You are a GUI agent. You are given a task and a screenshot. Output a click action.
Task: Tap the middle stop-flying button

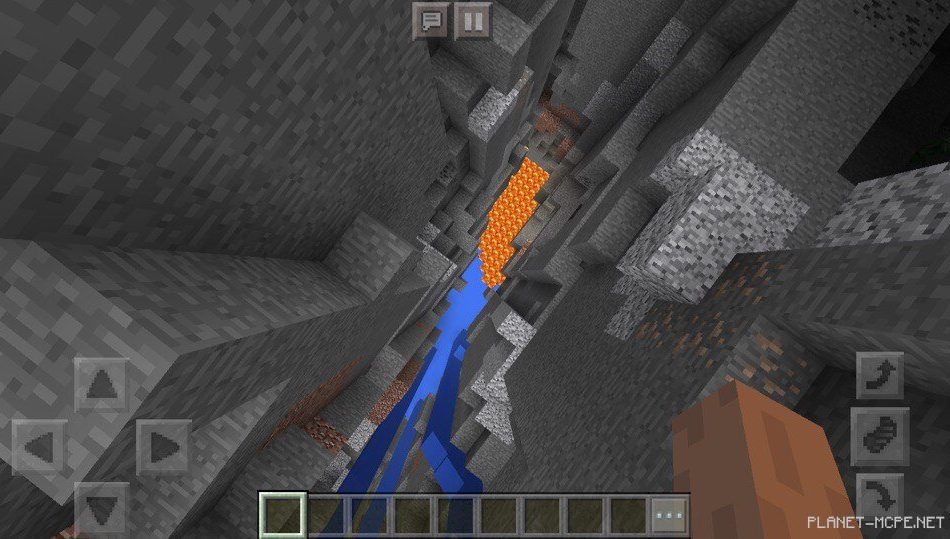(881, 436)
